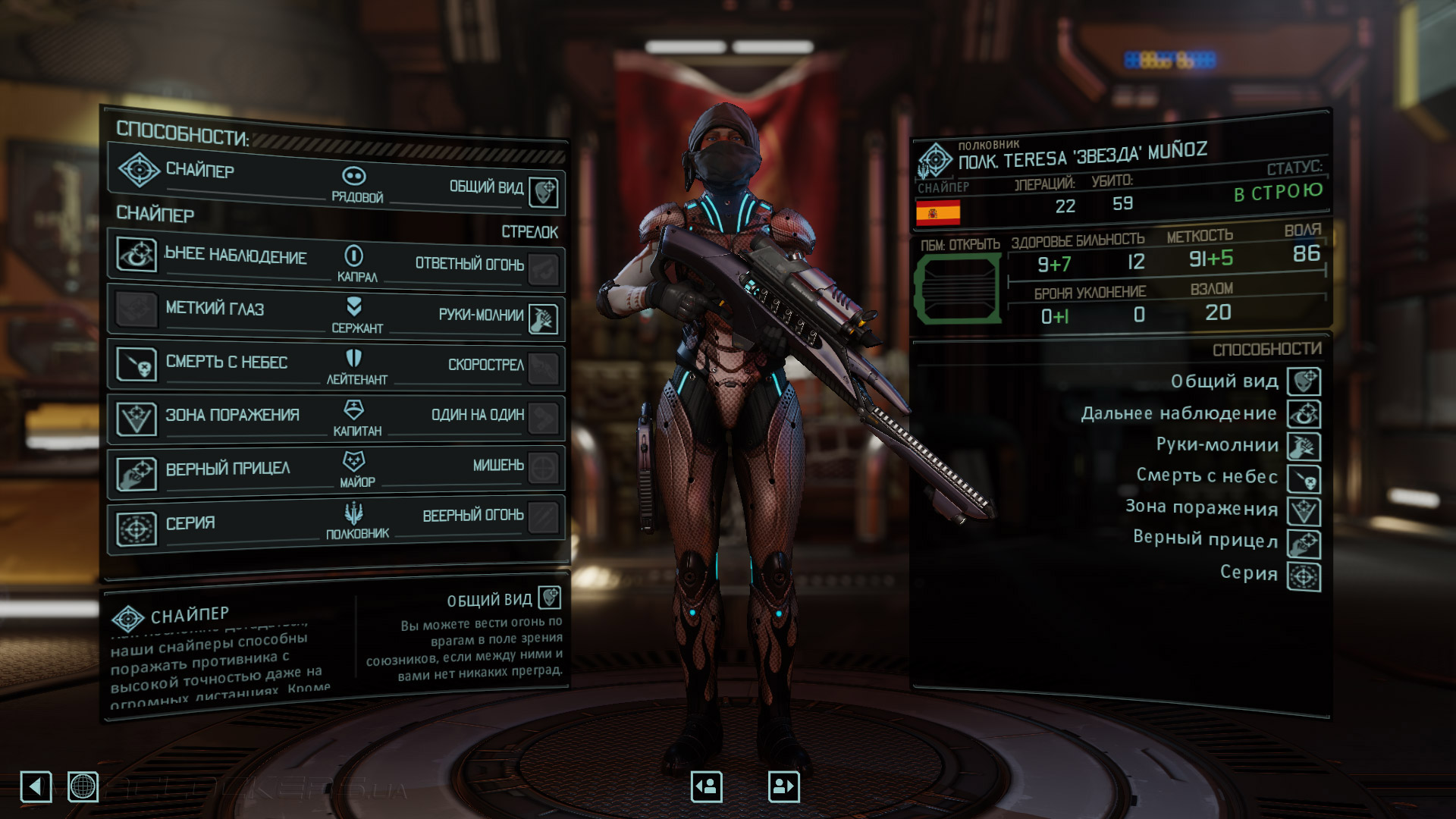Click the next soldier button at bottom

click(x=783, y=787)
